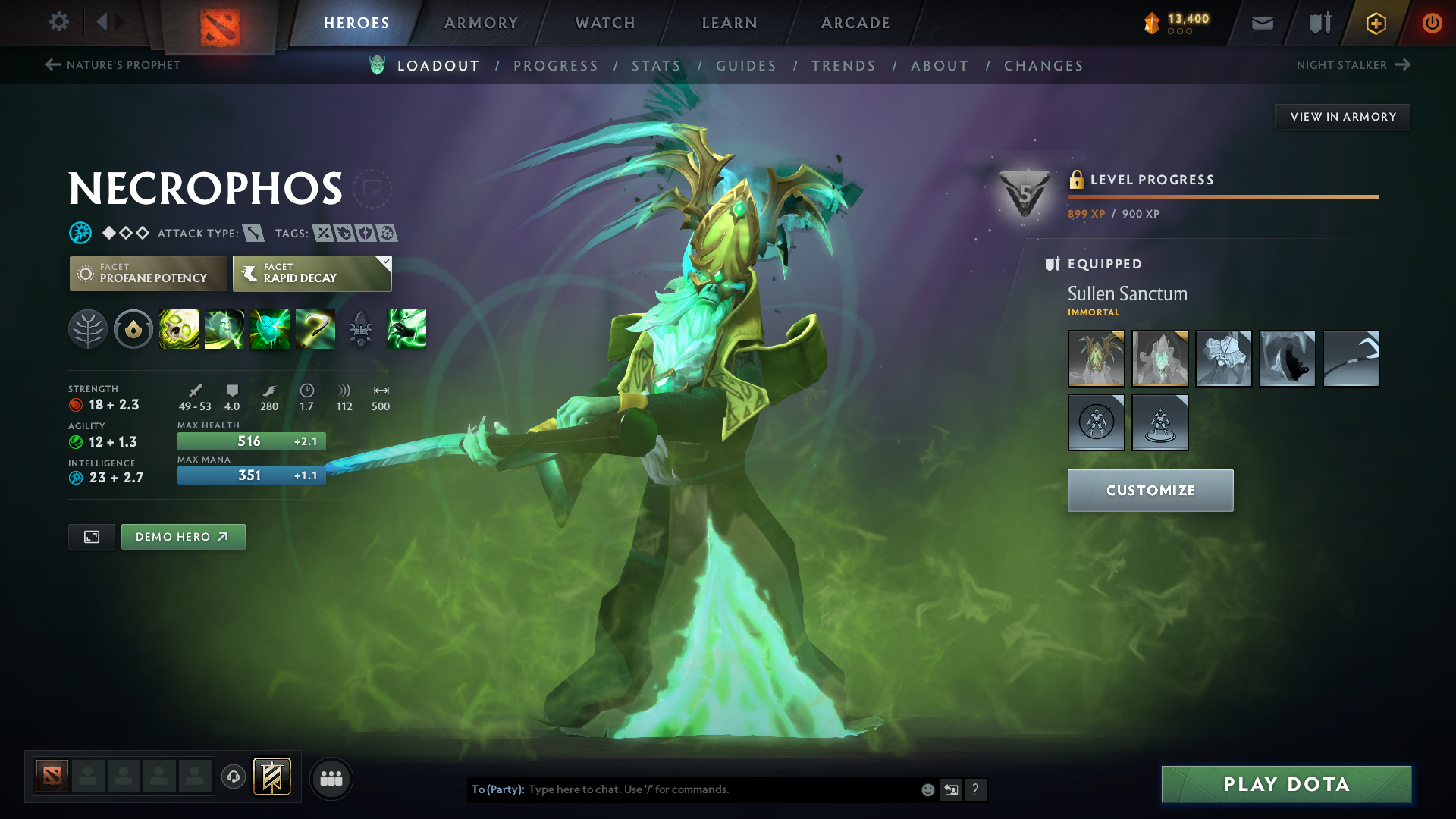Open the Arcade tab
Screen dimensions: 1456x819
(x=855, y=23)
